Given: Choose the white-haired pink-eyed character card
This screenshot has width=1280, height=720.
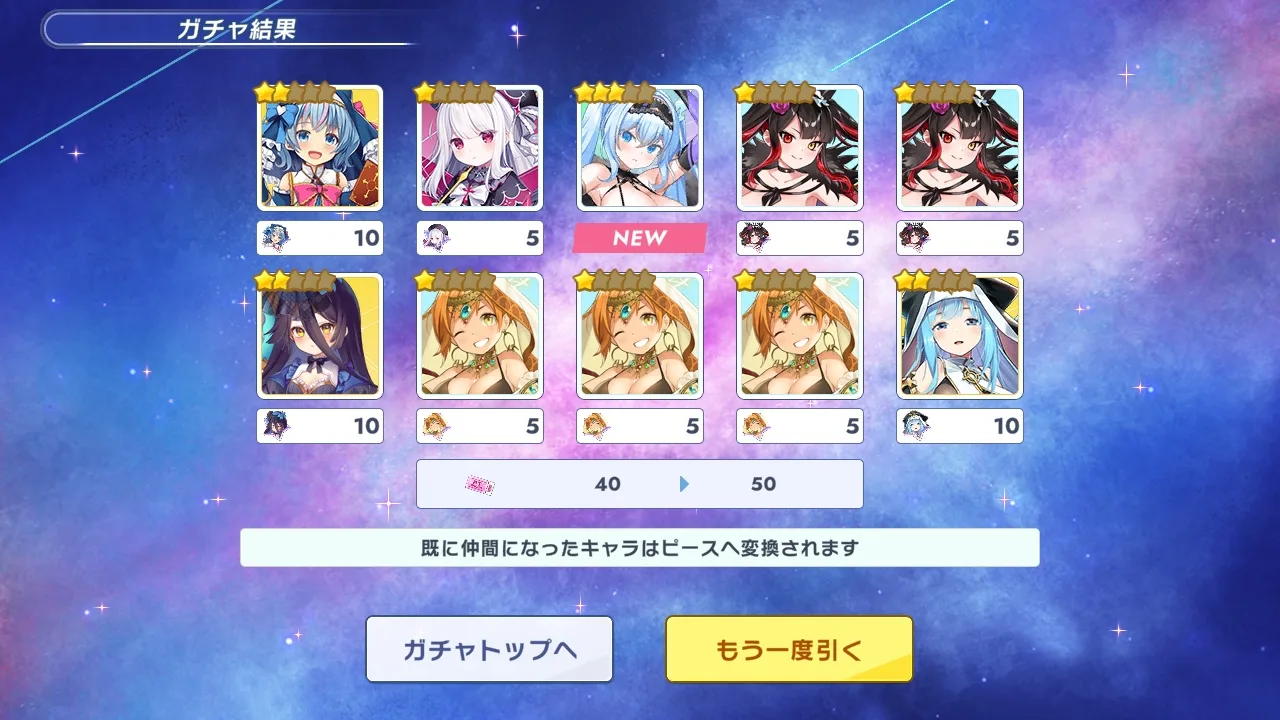Looking at the screenshot, I should pyautogui.click(x=480, y=148).
